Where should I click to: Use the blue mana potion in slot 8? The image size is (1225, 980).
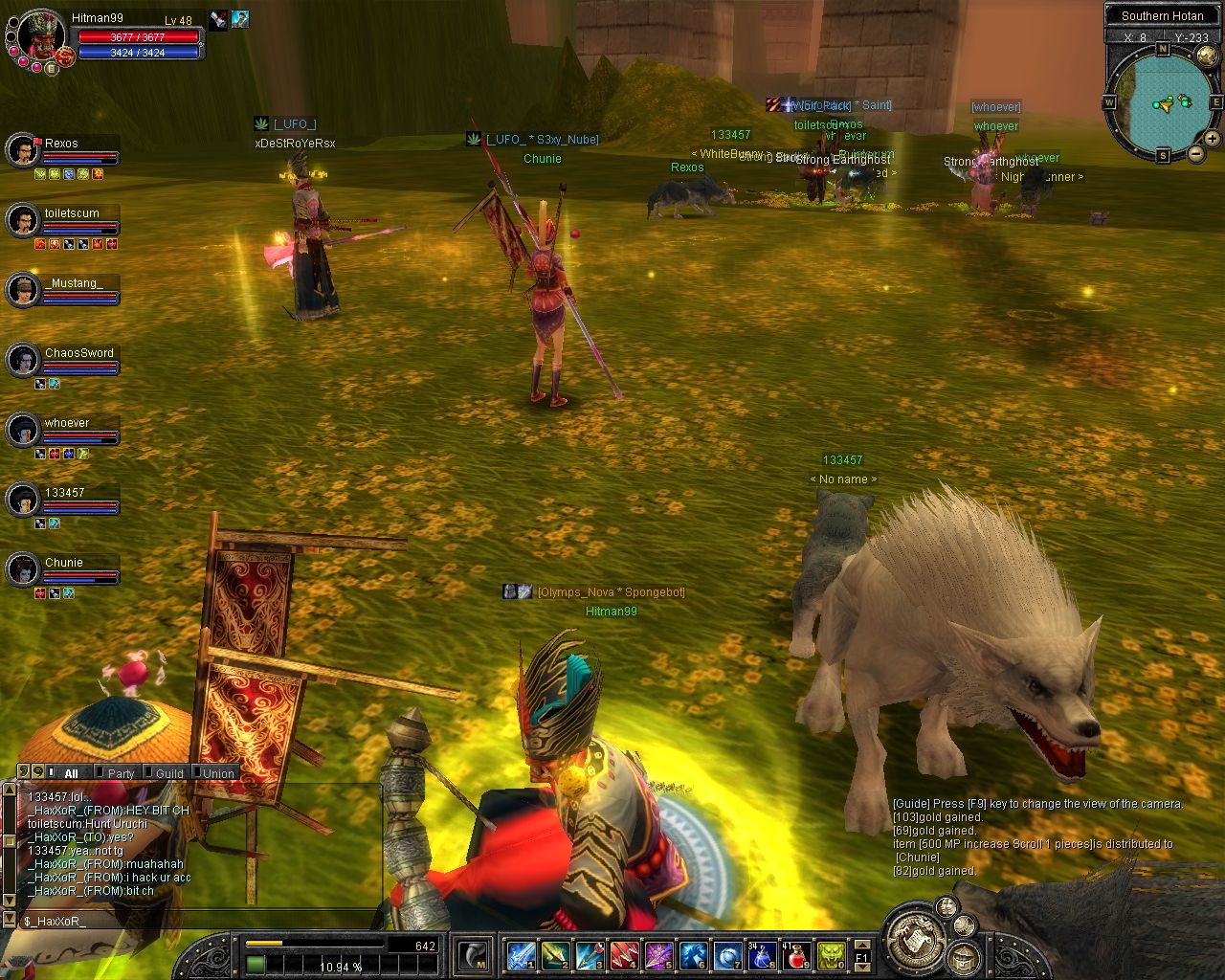pyautogui.click(x=762, y=955)
